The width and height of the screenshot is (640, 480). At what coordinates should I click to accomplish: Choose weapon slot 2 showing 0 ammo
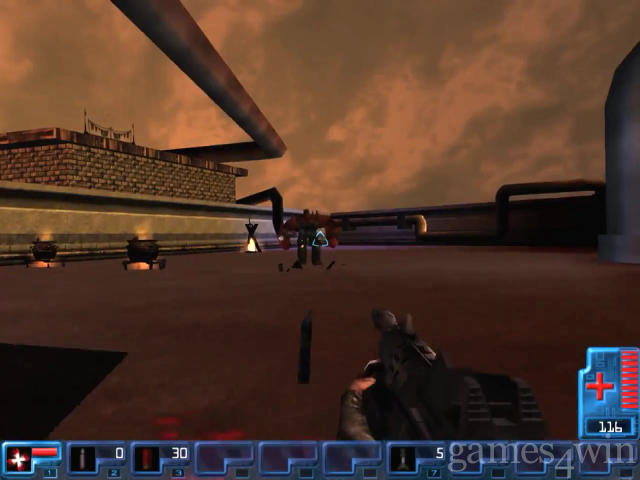click(95, 459)
